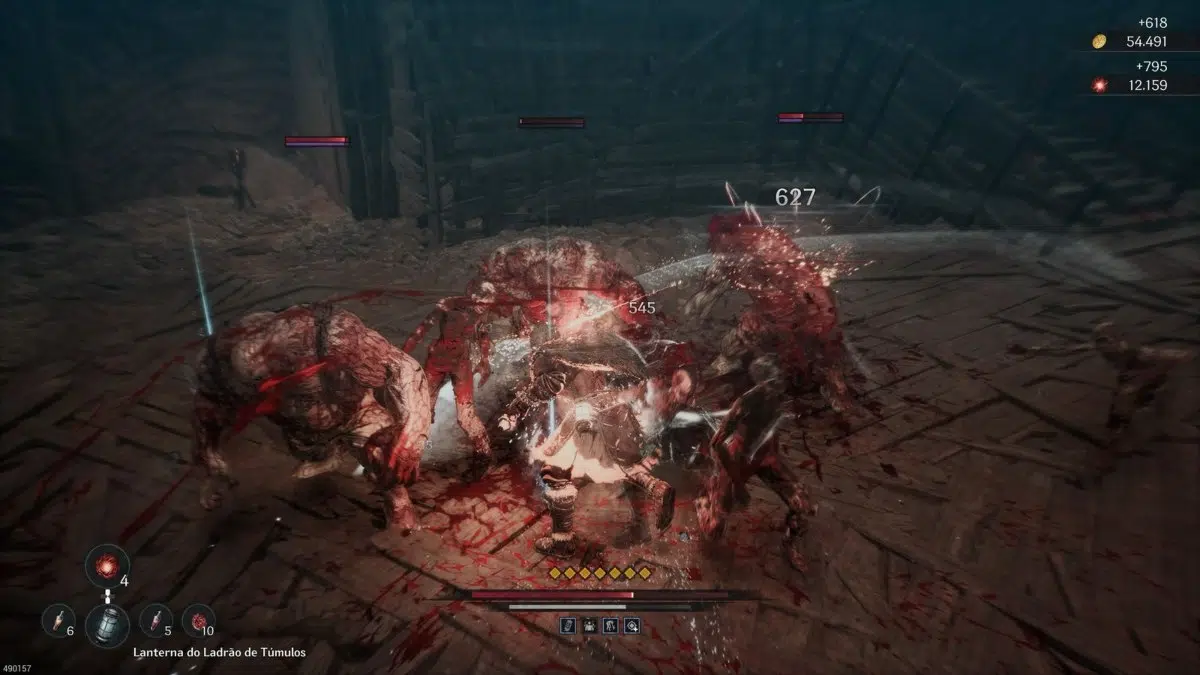The height and width of the screenshot is (675, 1200).
Task: Select the glowing red orb slot with count 4
Action: 106,565
